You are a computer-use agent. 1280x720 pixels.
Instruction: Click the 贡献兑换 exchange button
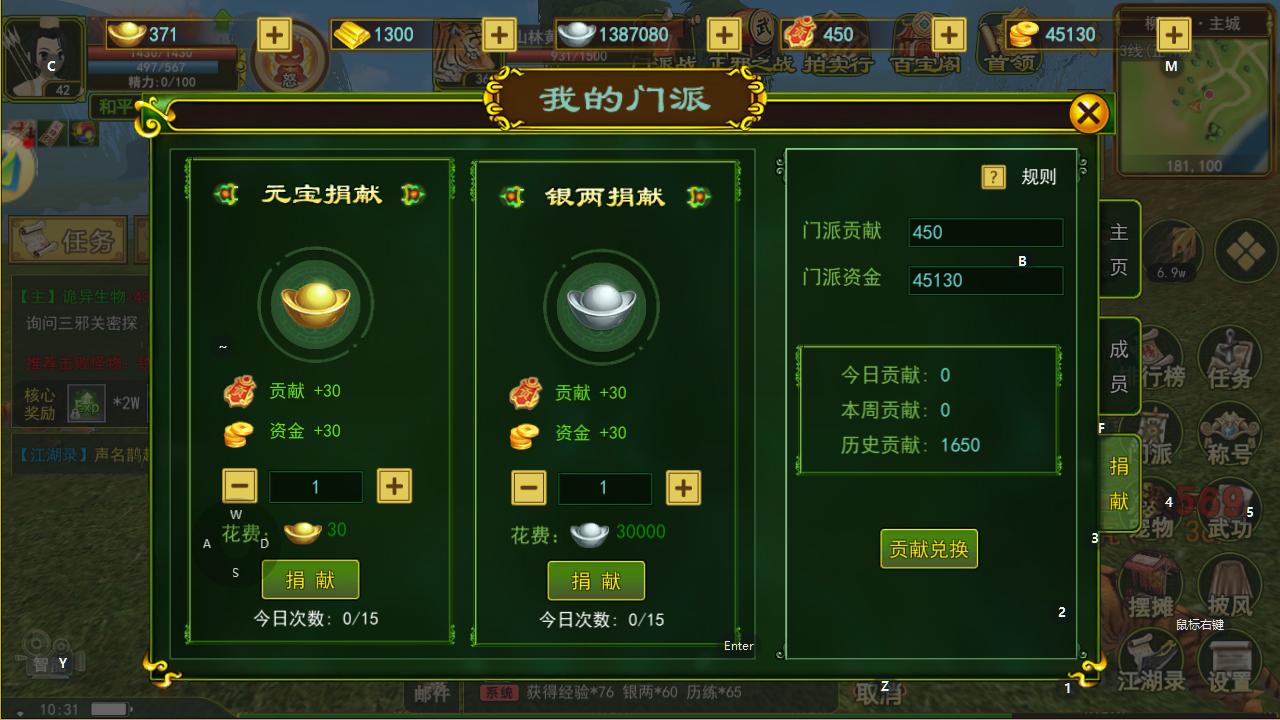[x=928, y=549]
